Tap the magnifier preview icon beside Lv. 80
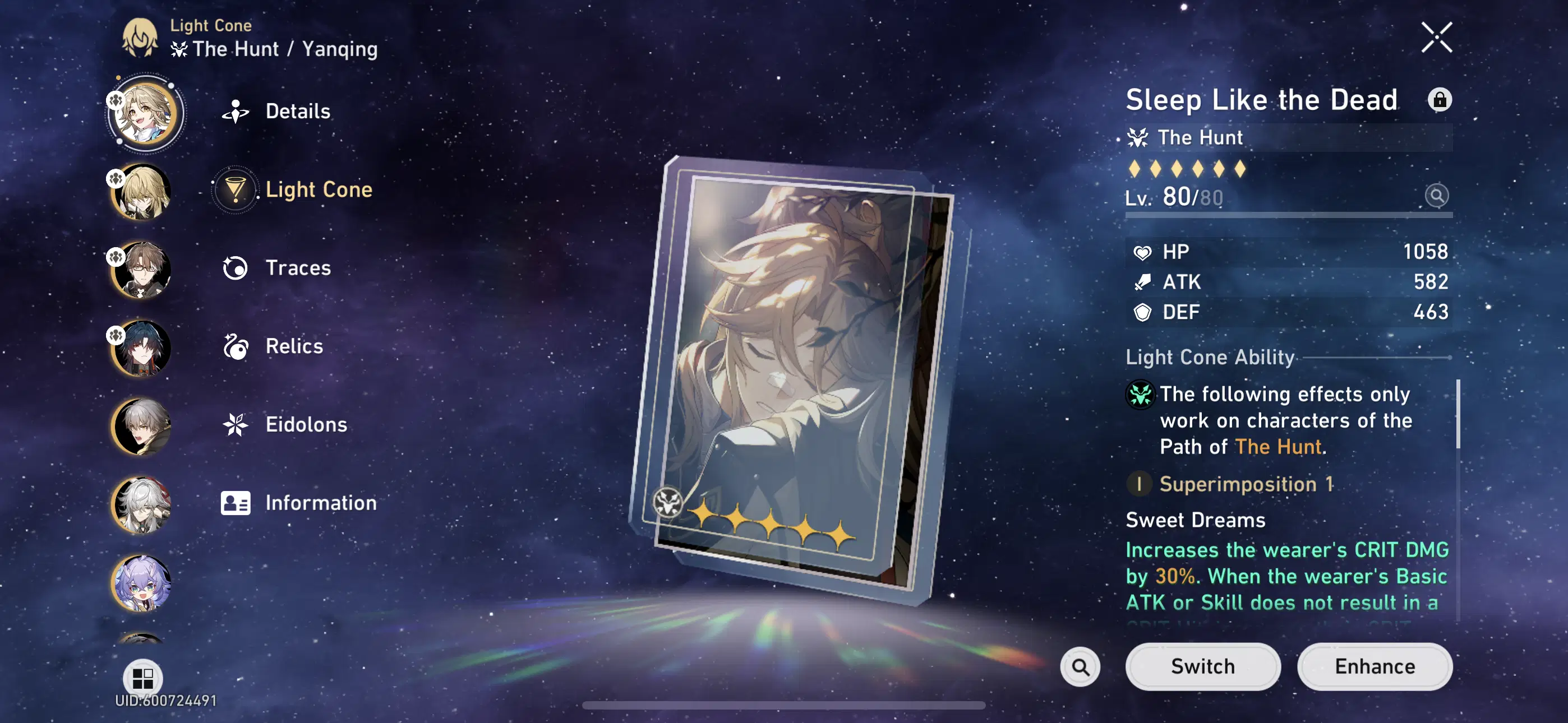This screenshot has height=723, width=1568. tap(1437, 196)
